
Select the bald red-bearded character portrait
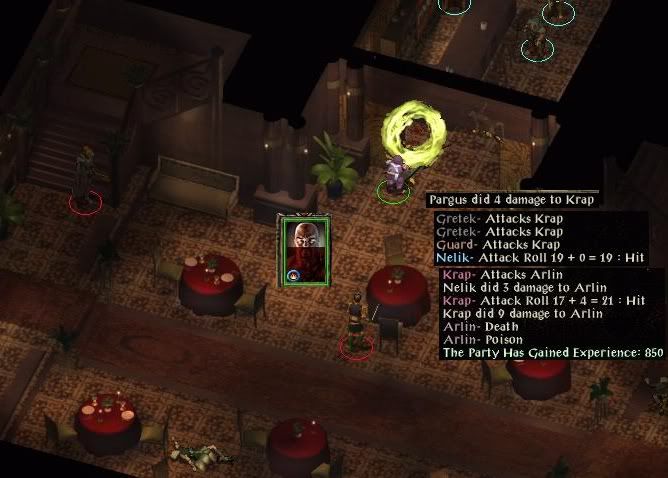click(305, 248)
